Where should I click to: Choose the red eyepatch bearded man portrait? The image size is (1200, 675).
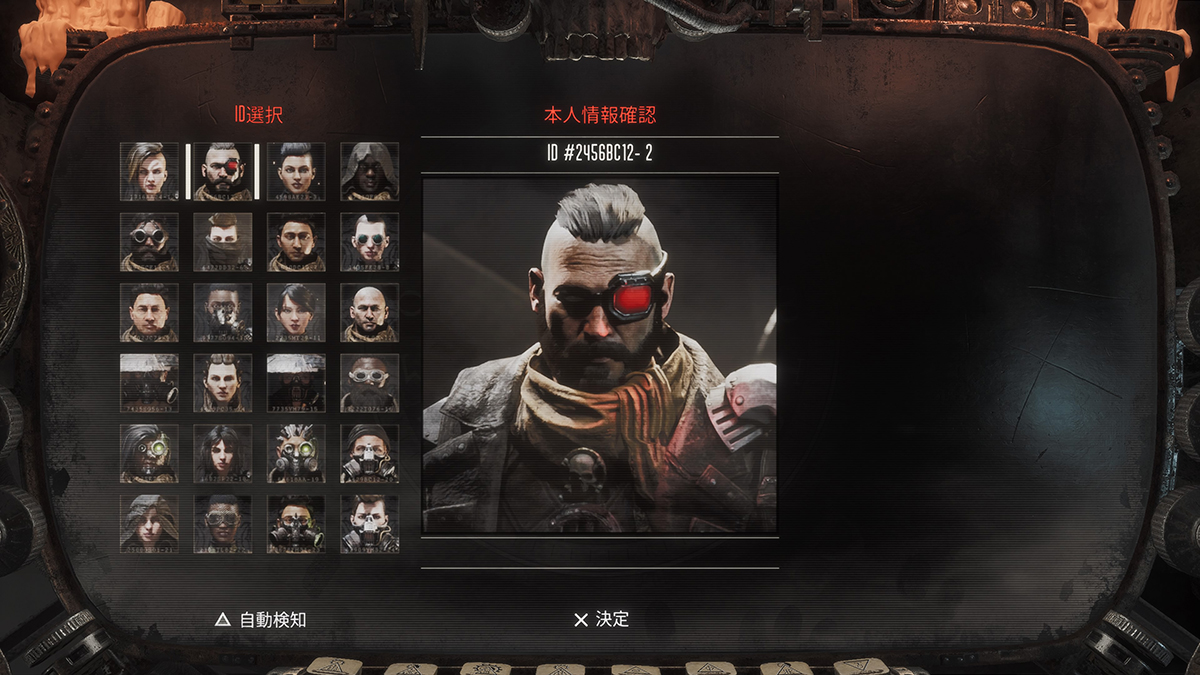tap(223, 171)
